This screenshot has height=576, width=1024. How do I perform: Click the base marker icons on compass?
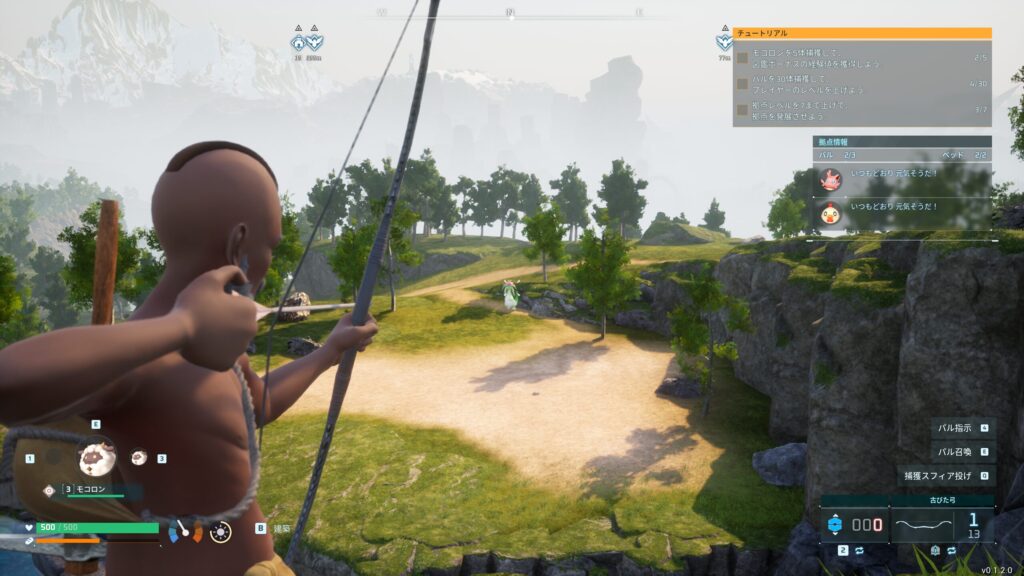[307, 42]
